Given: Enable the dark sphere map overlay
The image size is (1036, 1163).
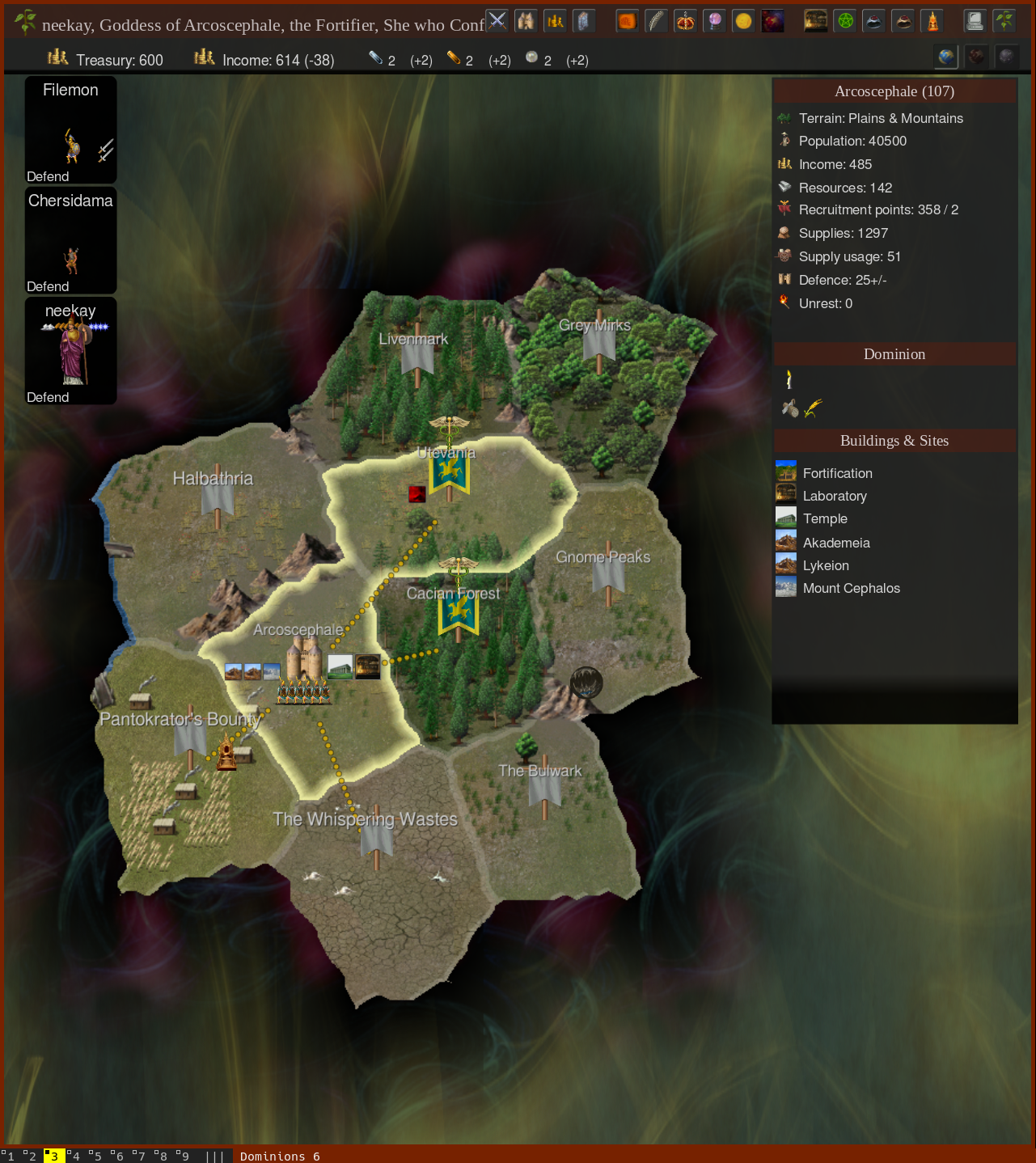Looking at the screenshot, I should [x=1006, y=57].
